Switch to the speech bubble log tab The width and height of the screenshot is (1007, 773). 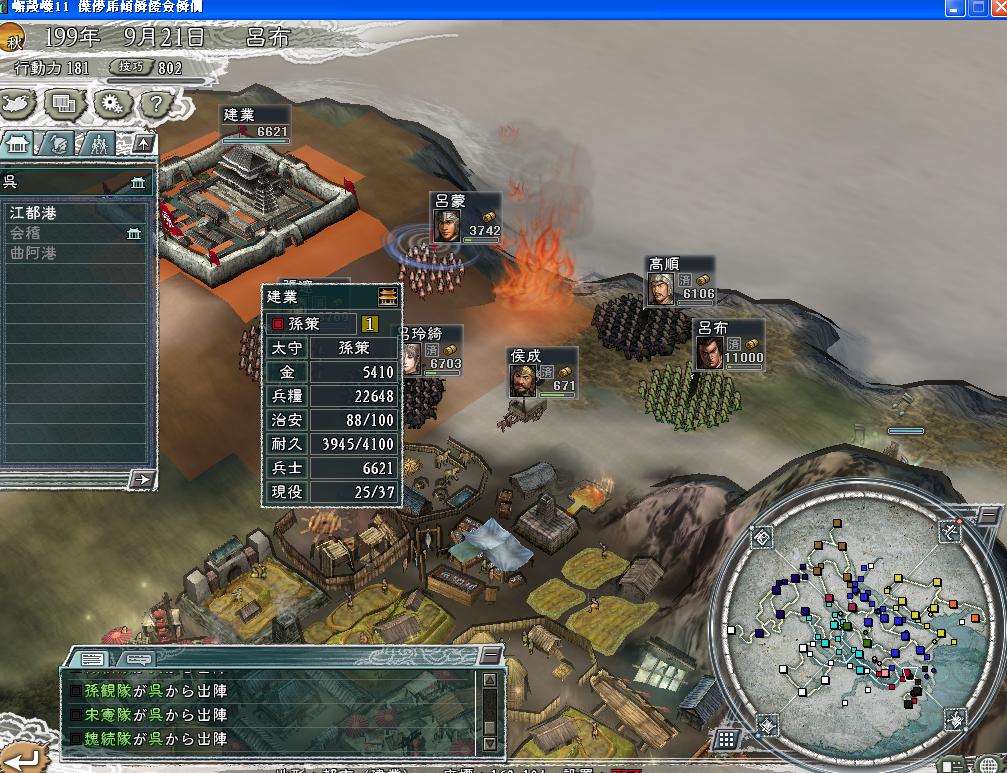[x=137, y=659]
